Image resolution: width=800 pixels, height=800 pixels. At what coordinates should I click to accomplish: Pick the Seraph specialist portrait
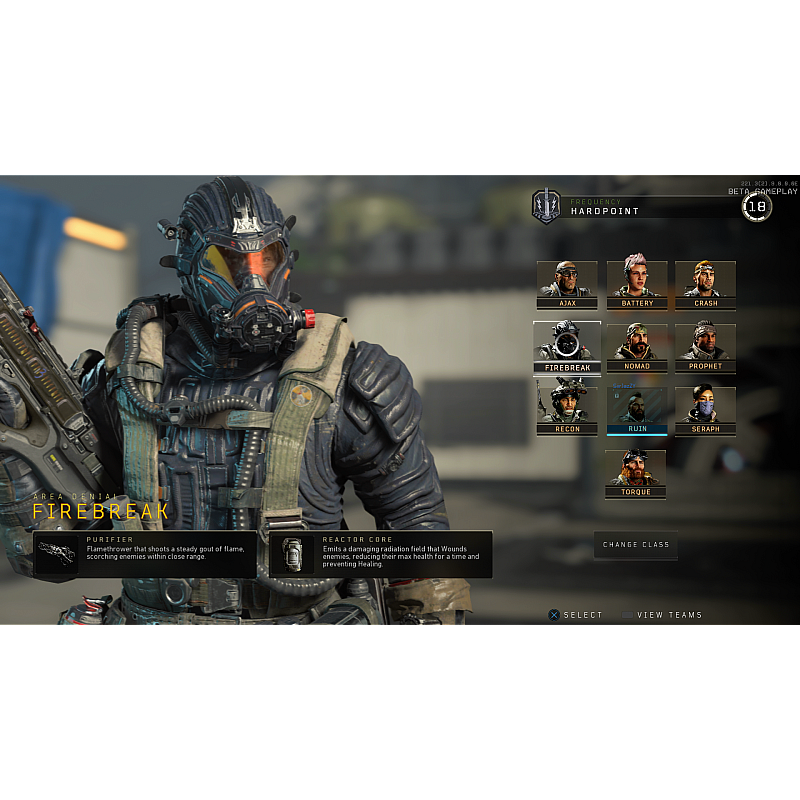pos(705,410)
